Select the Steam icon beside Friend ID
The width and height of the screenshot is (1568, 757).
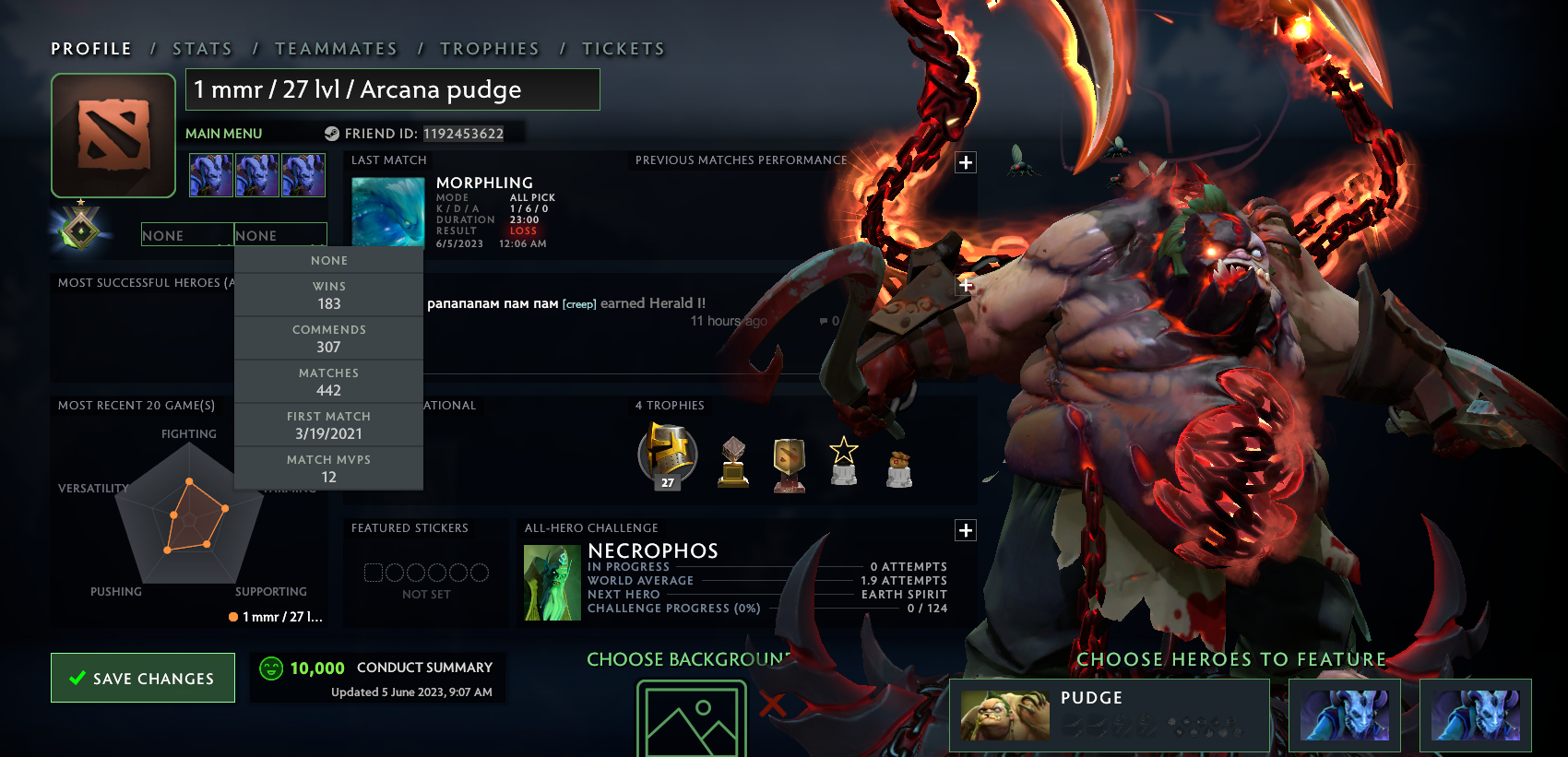[x=334, y=133]
